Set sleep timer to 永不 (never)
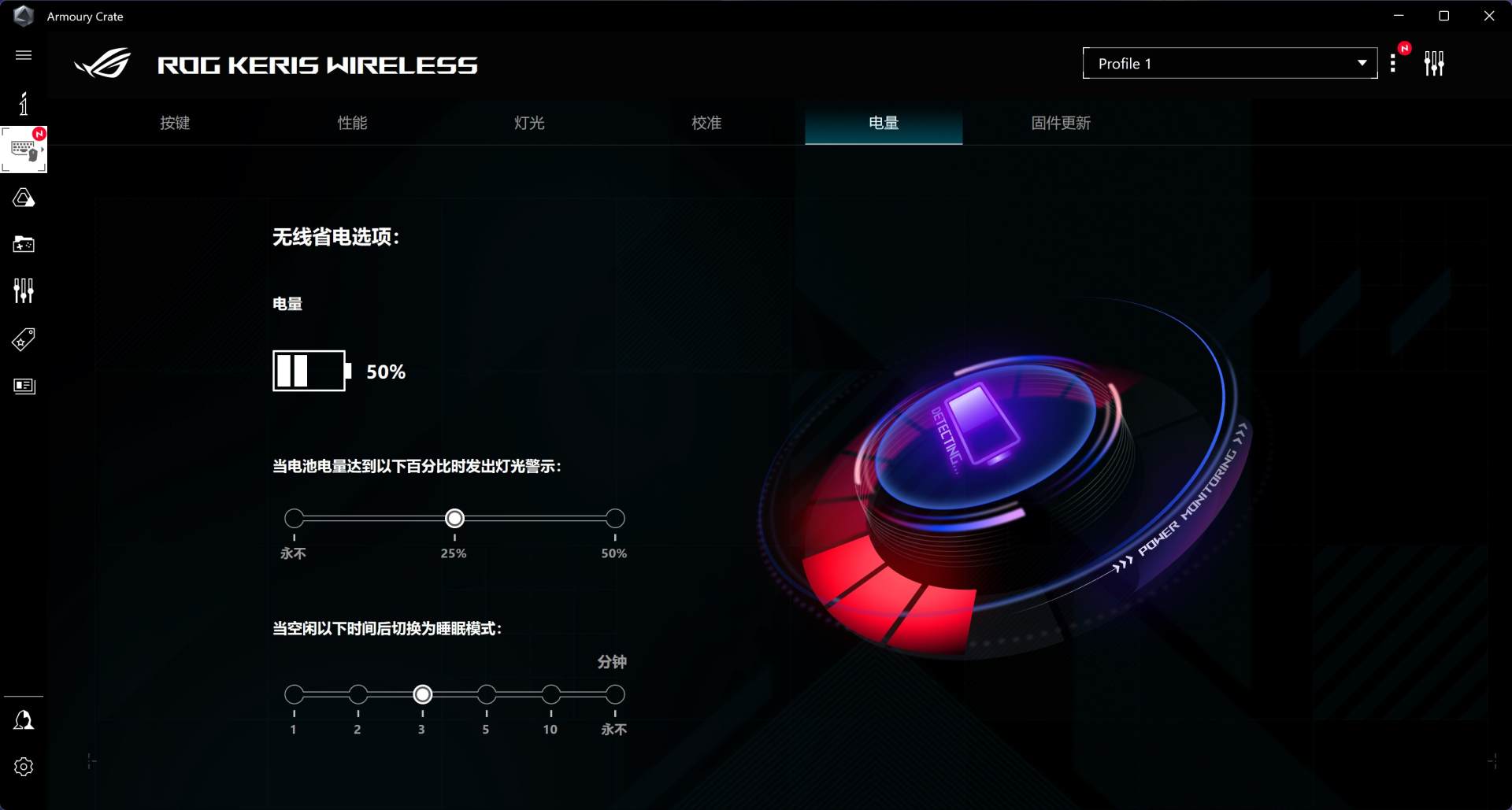 pyautogui.click(x=615, y=695)
